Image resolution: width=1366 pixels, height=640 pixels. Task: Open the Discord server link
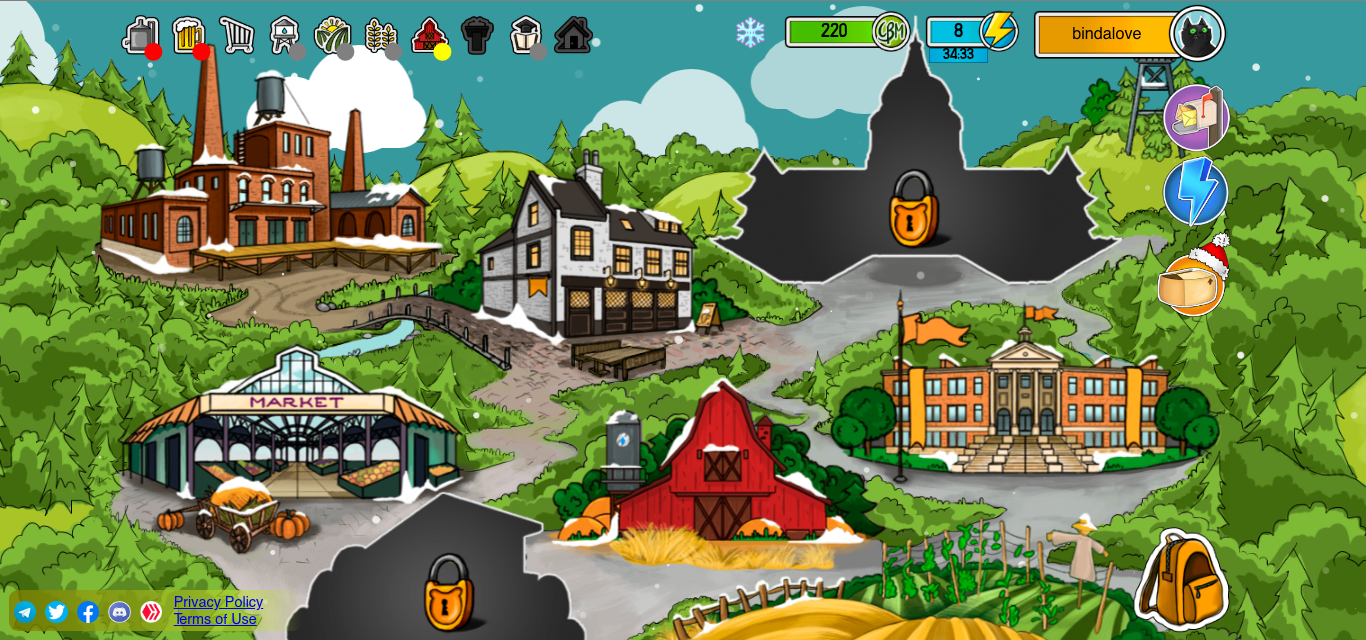pyautogui.click(x=119, y=612)
